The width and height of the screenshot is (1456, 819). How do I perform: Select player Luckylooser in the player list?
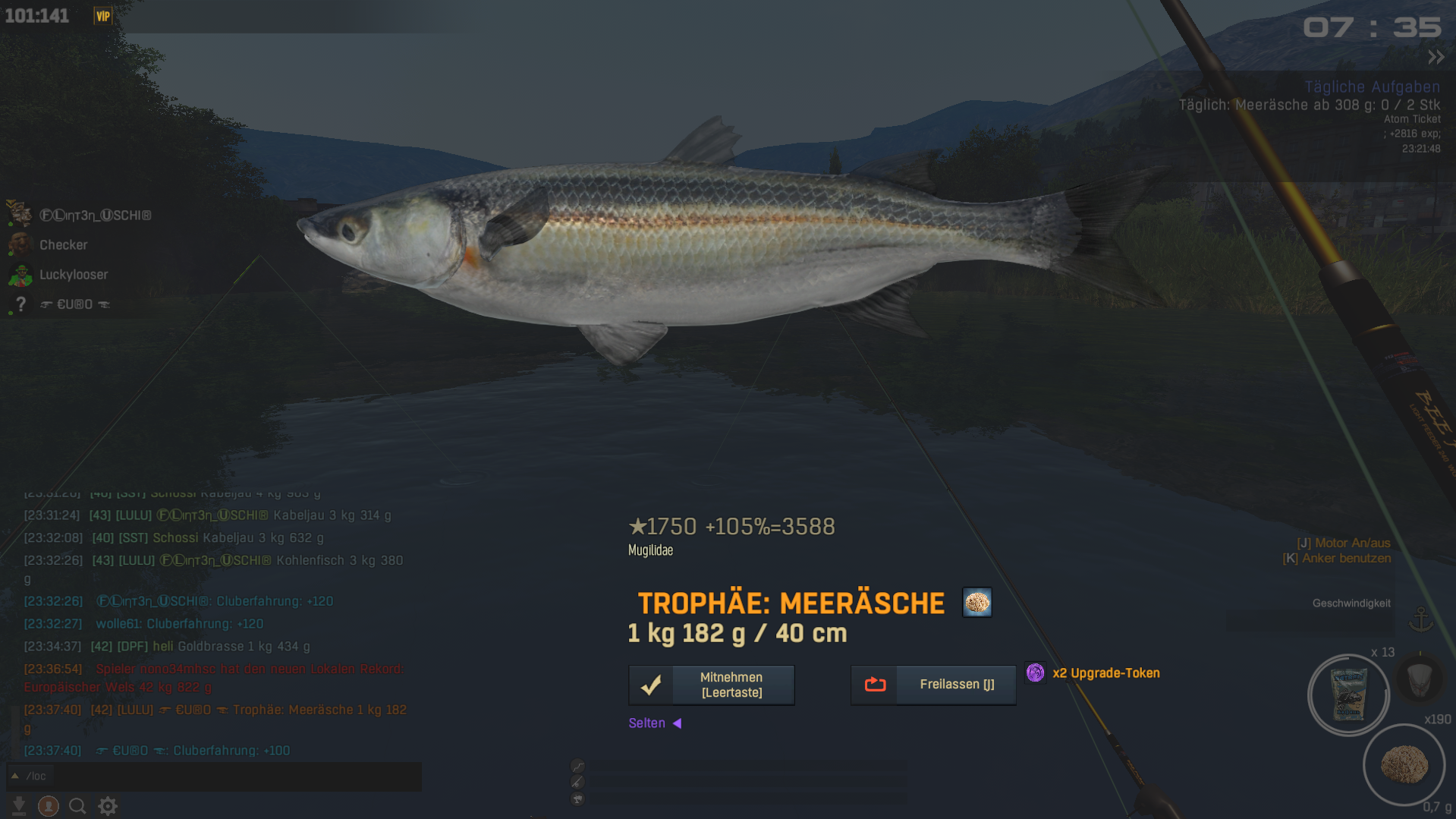73,275
